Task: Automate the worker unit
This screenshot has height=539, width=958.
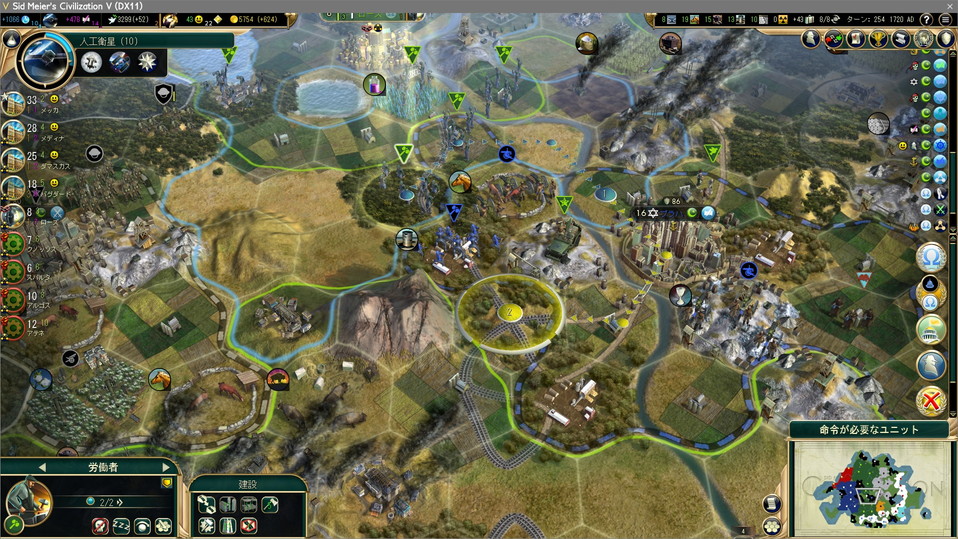Action: pyautogui.click(x=163, y=525)
